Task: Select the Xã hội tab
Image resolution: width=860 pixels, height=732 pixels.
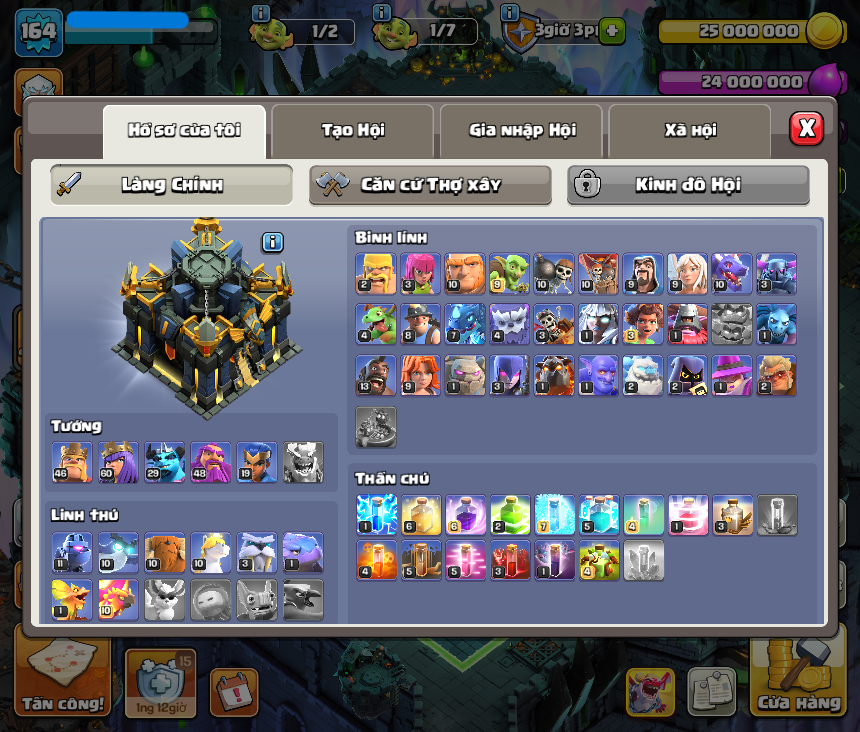Action: (x=689, y=130)
